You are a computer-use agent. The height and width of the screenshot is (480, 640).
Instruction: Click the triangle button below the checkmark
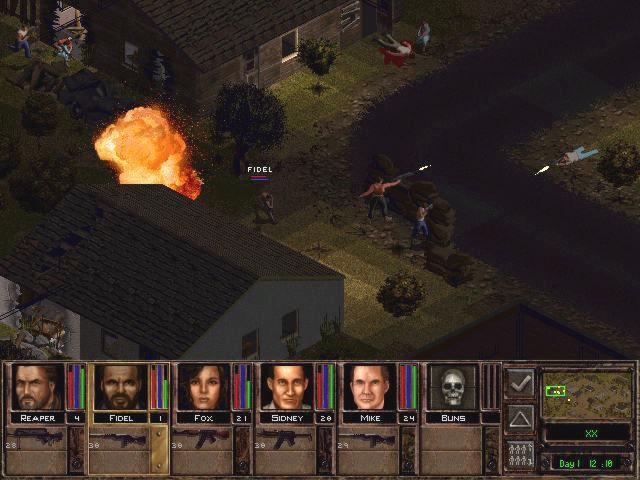tap(520, 417)
